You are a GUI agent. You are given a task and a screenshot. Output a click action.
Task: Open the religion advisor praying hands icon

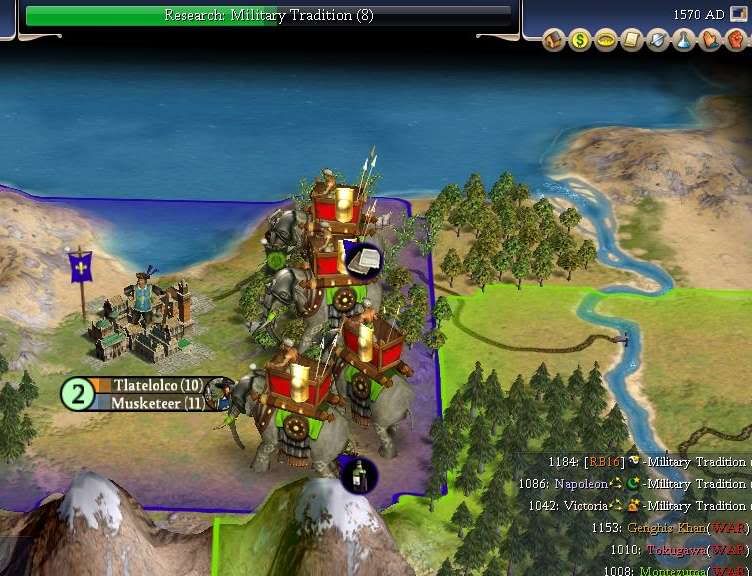[709, 41]
